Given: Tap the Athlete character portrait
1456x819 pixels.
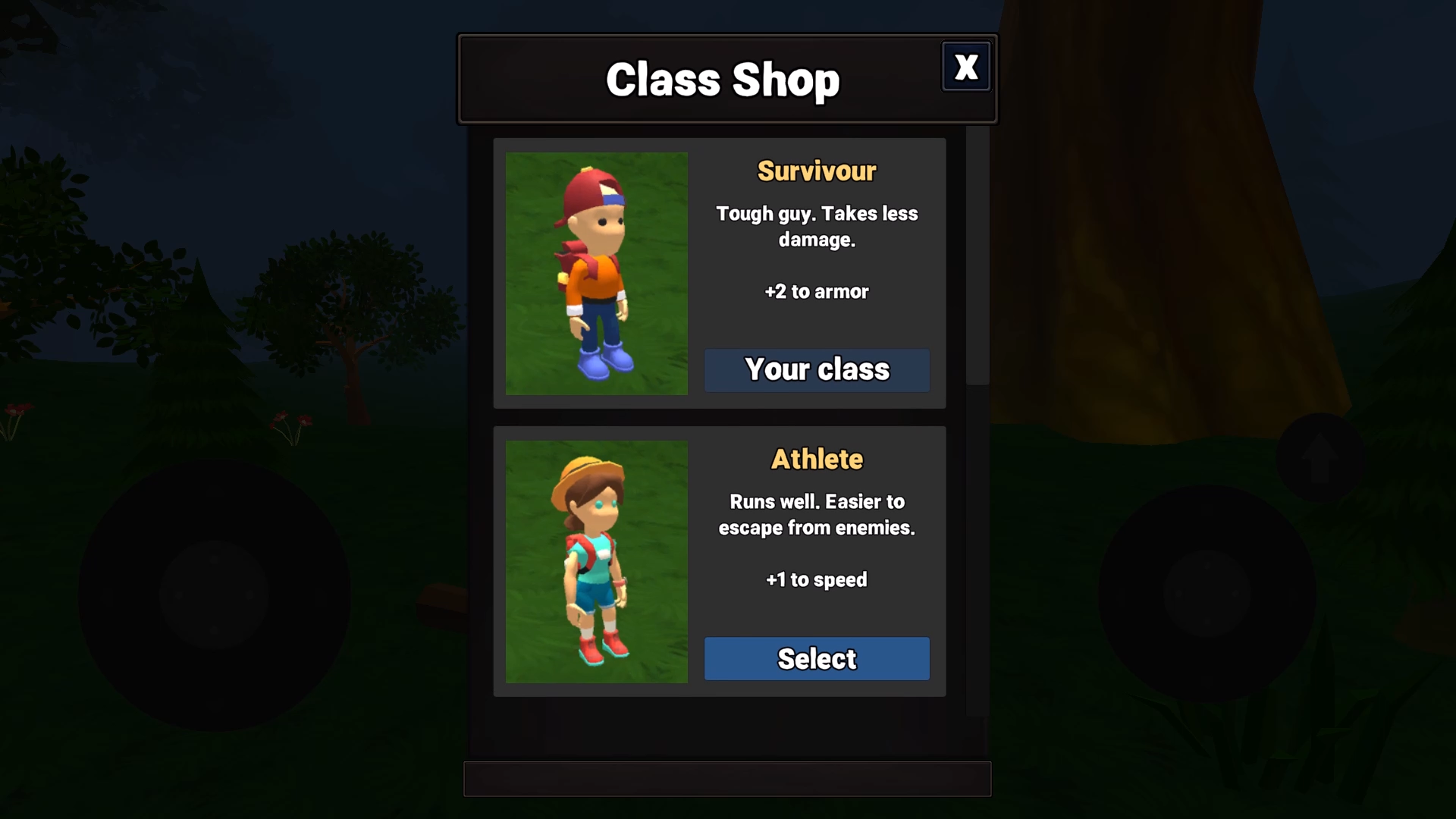Looking at the screenshot, I should point(597,563).
